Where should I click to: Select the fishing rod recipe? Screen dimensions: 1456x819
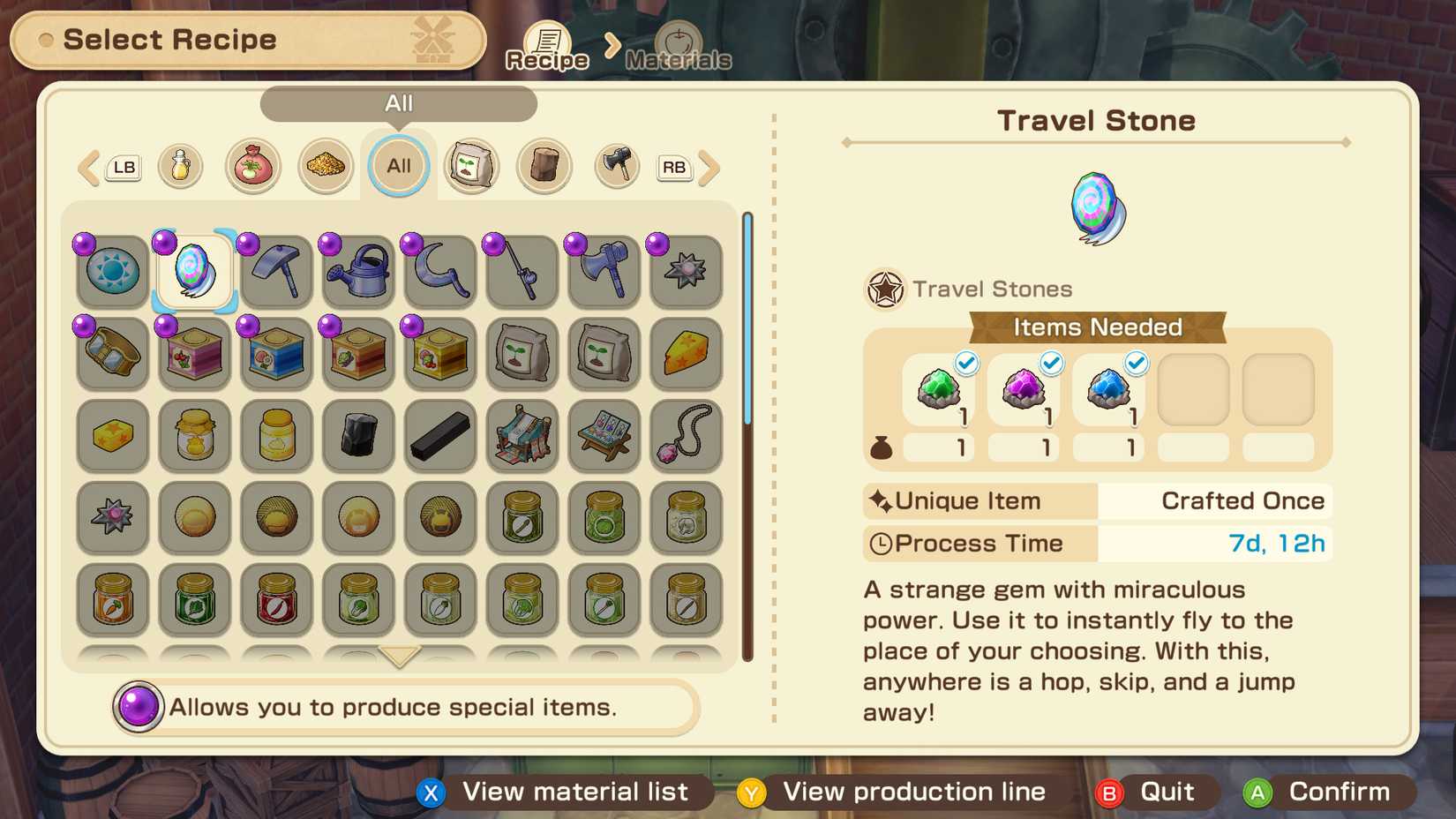[522, 271]
